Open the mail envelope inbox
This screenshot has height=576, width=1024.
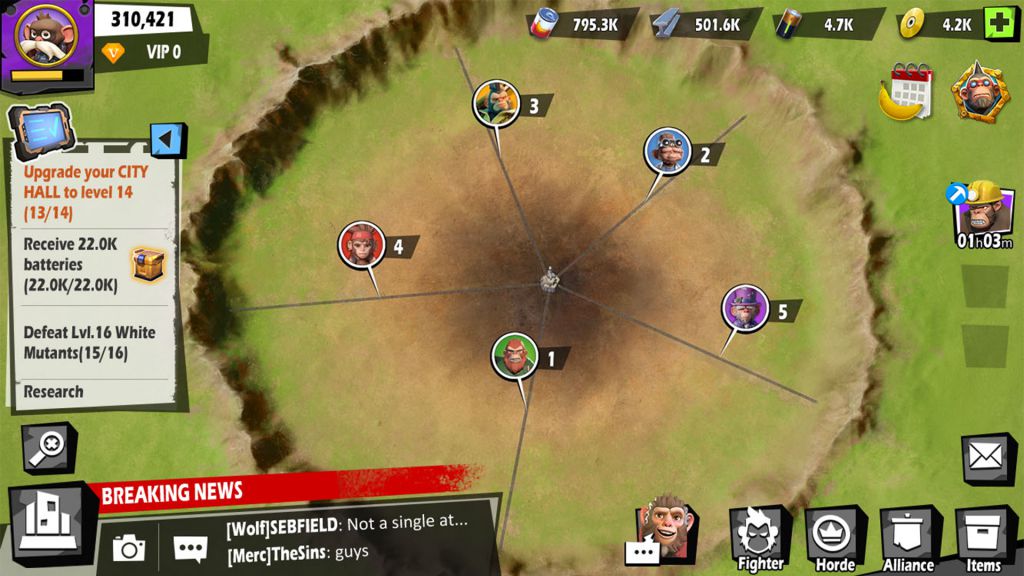(x=987, y=458)
